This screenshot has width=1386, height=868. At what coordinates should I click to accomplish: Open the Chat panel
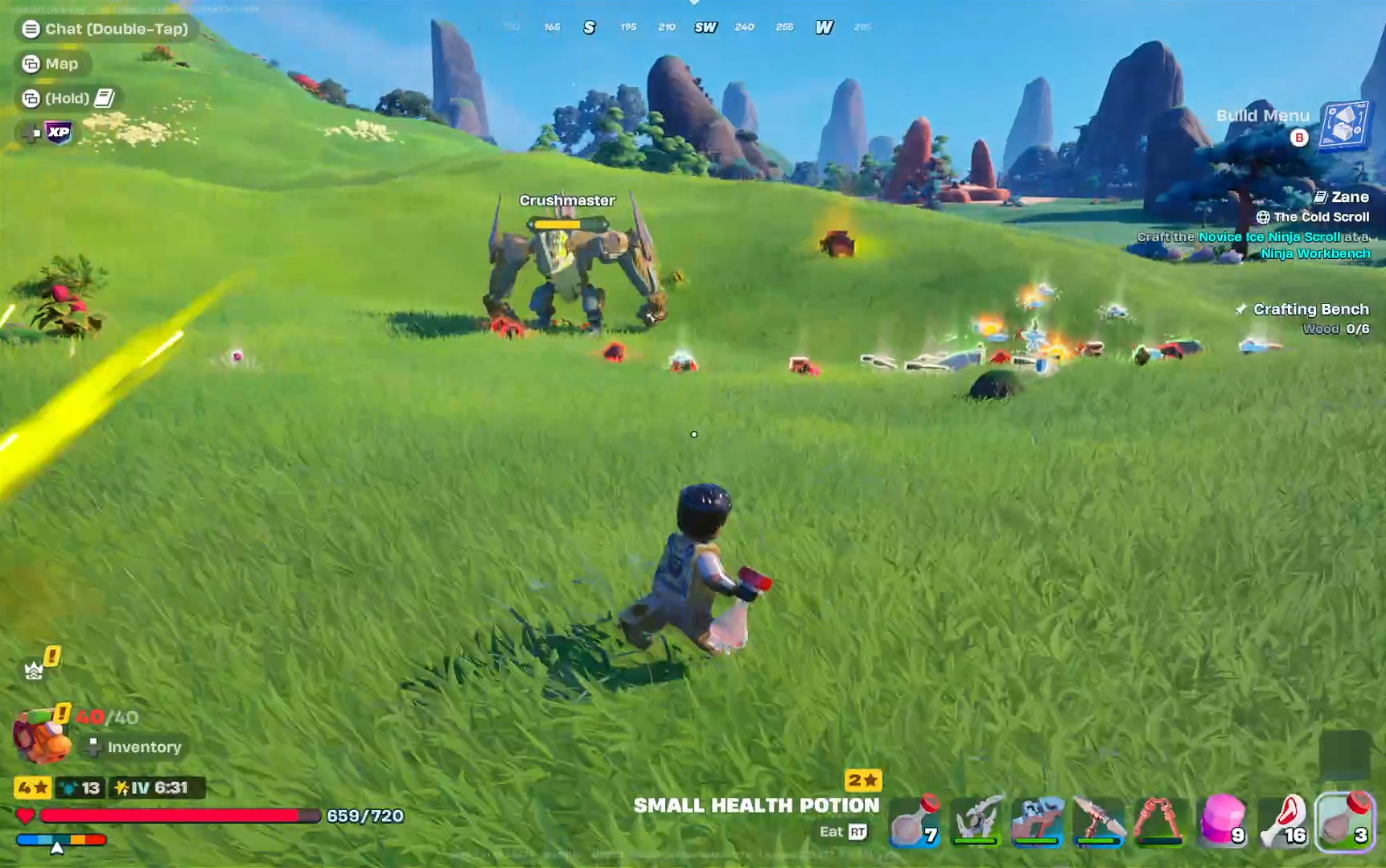coord(105,29)
